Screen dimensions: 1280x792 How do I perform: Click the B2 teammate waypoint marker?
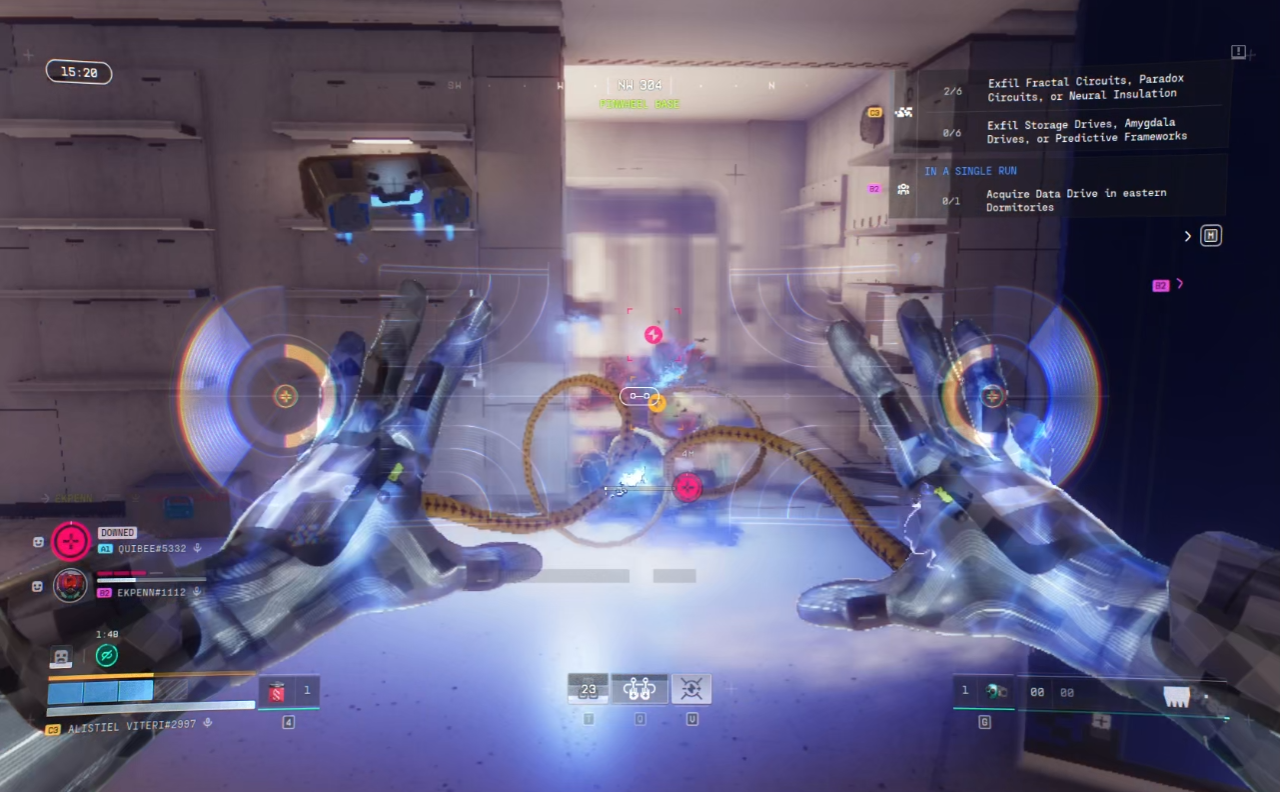[x=1161, y=285]
